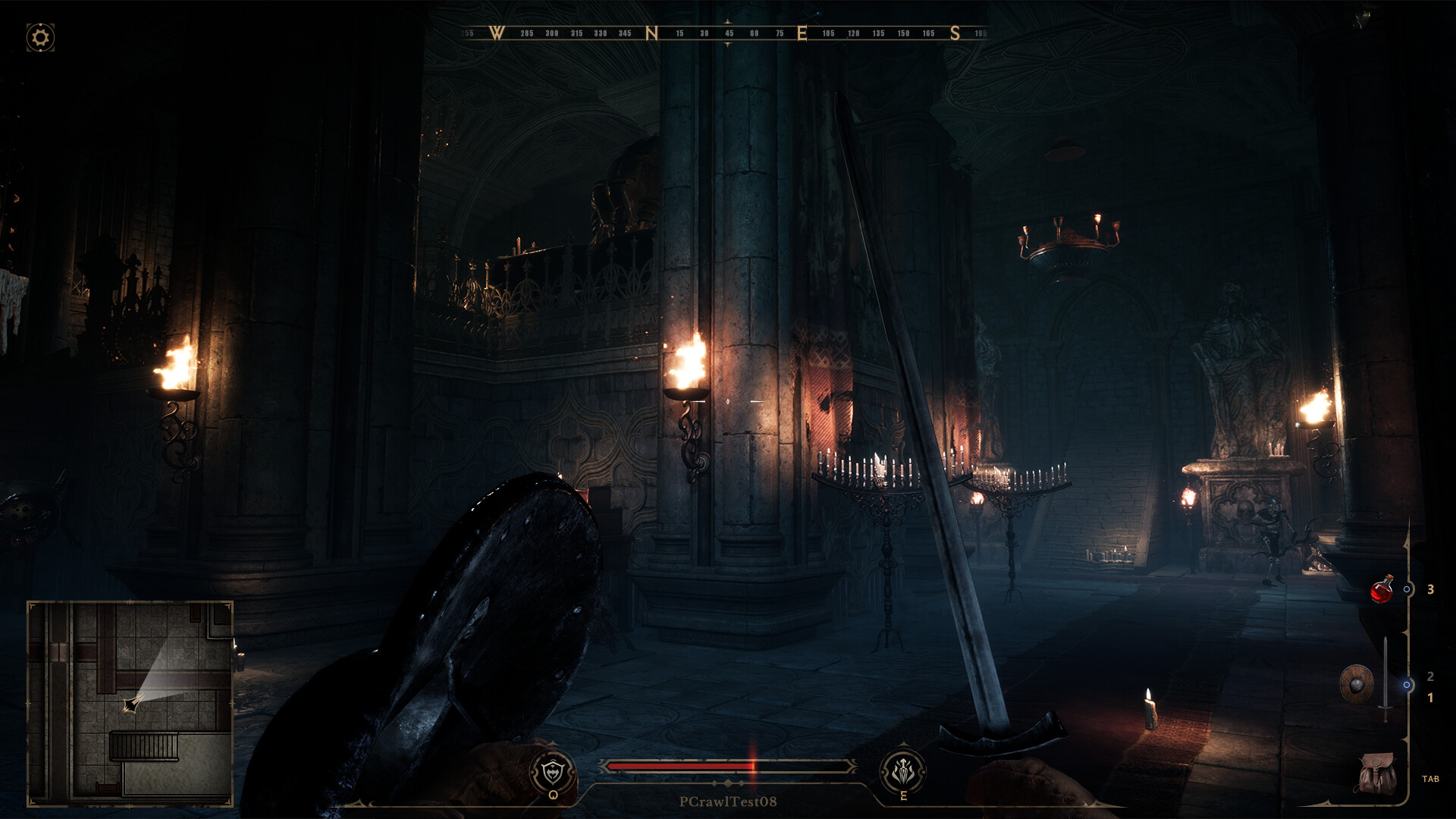1456x819 pixels.
Task: Open the backpack inventory icon
Action: [1376, 772]
